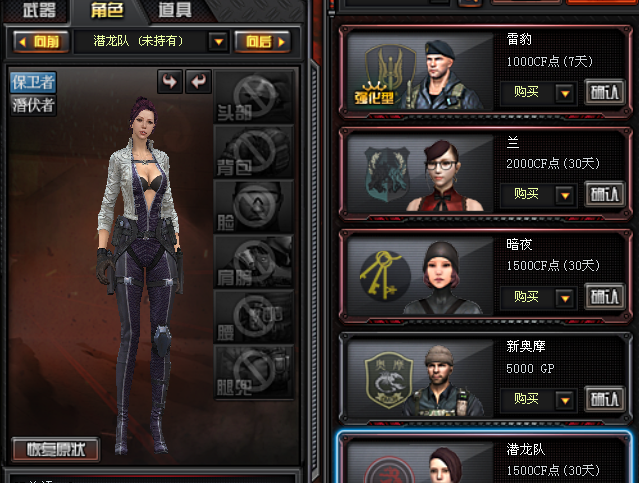Click the 恢复原状 restore button
639x483 pixels.
pos(56,449)
